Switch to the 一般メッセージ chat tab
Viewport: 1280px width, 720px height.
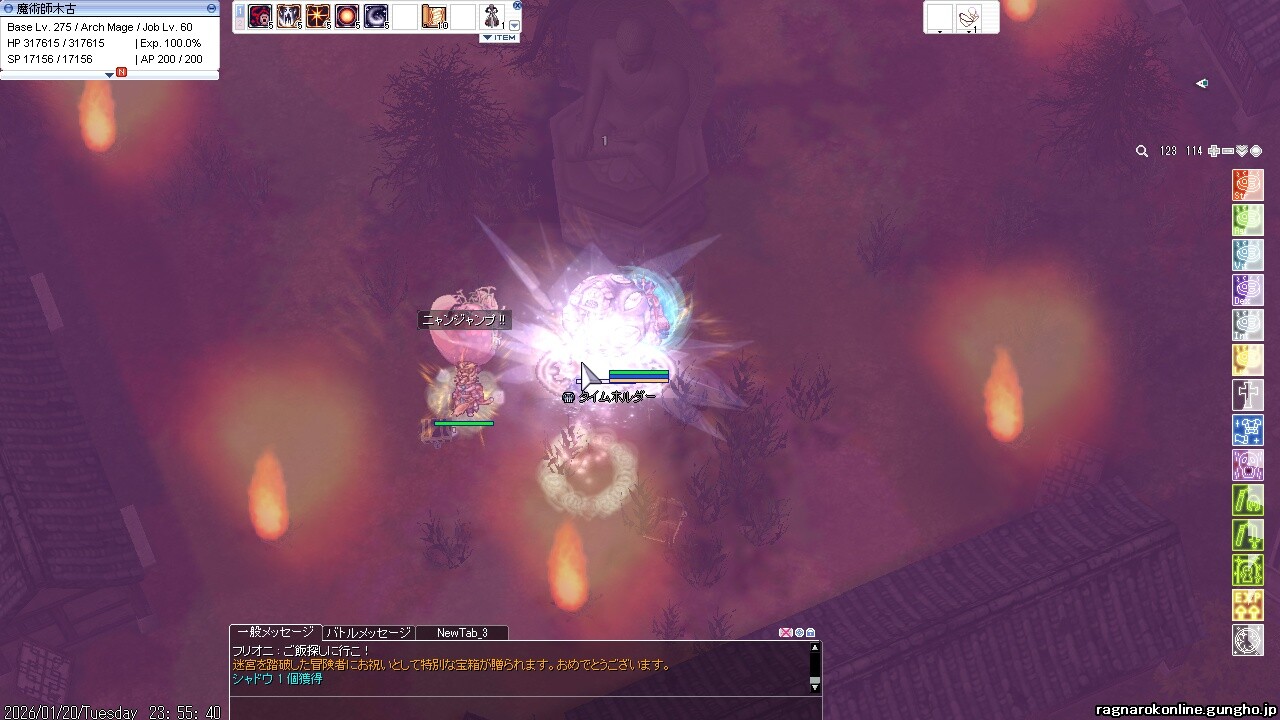click(x=274, y=632)
